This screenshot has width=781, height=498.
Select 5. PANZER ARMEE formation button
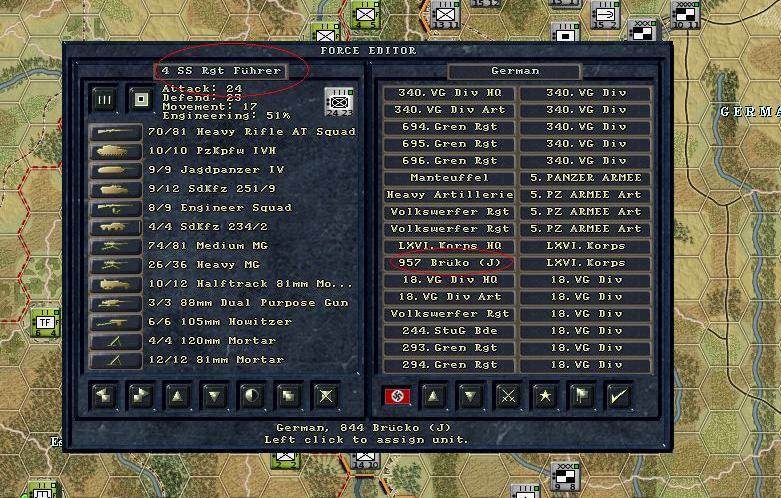click(585, 178)
